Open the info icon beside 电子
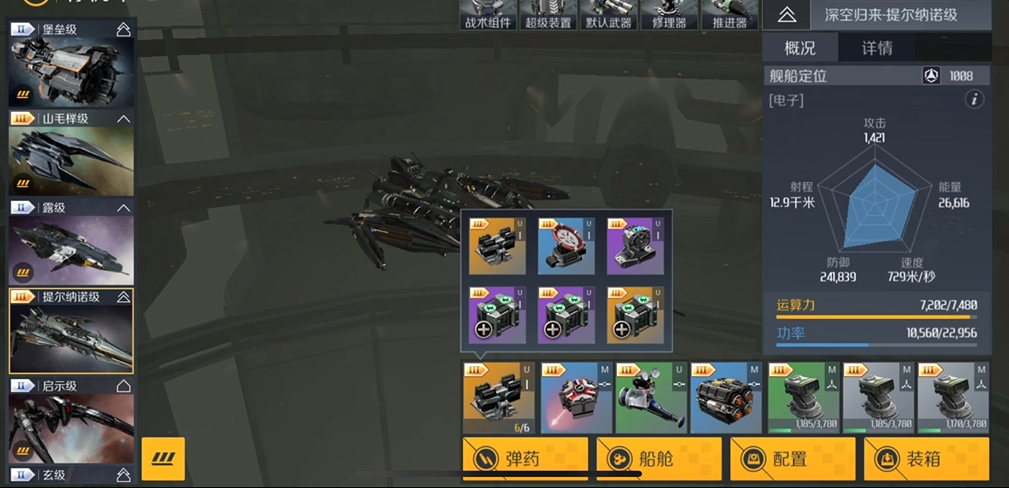 tap(974, 100)
